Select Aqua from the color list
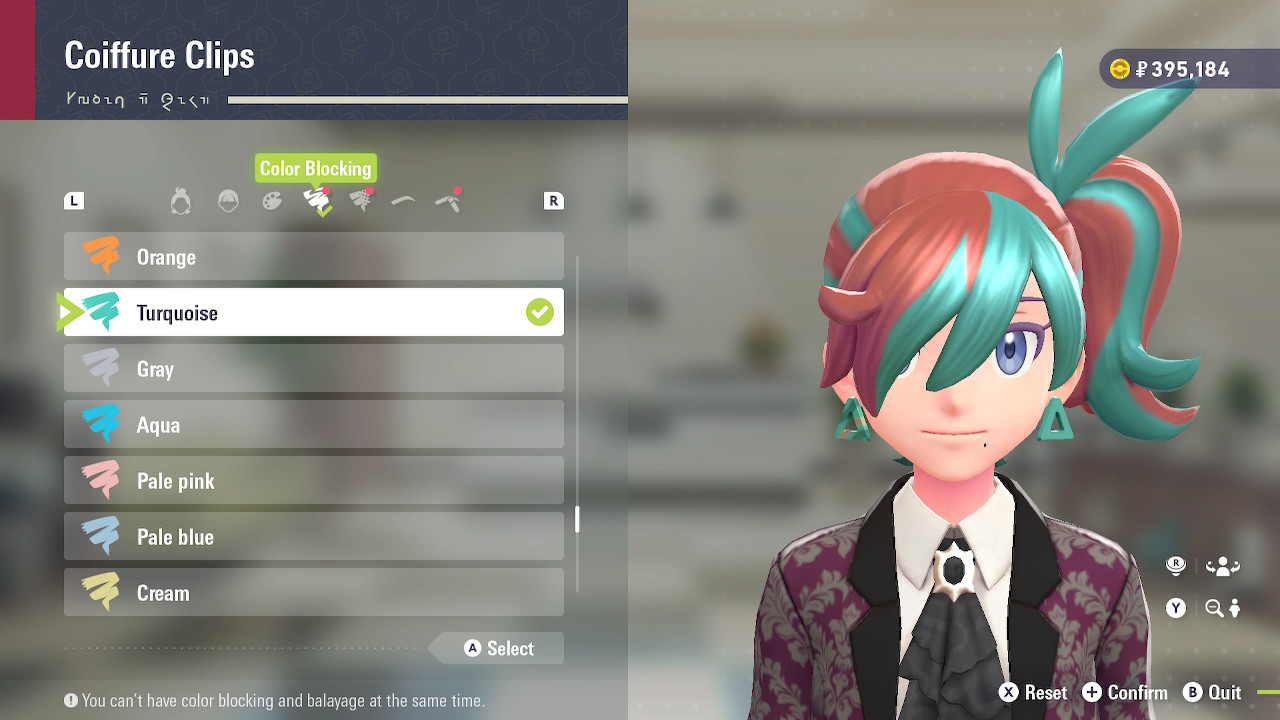 pyautogui.click(x=313, y=425)
